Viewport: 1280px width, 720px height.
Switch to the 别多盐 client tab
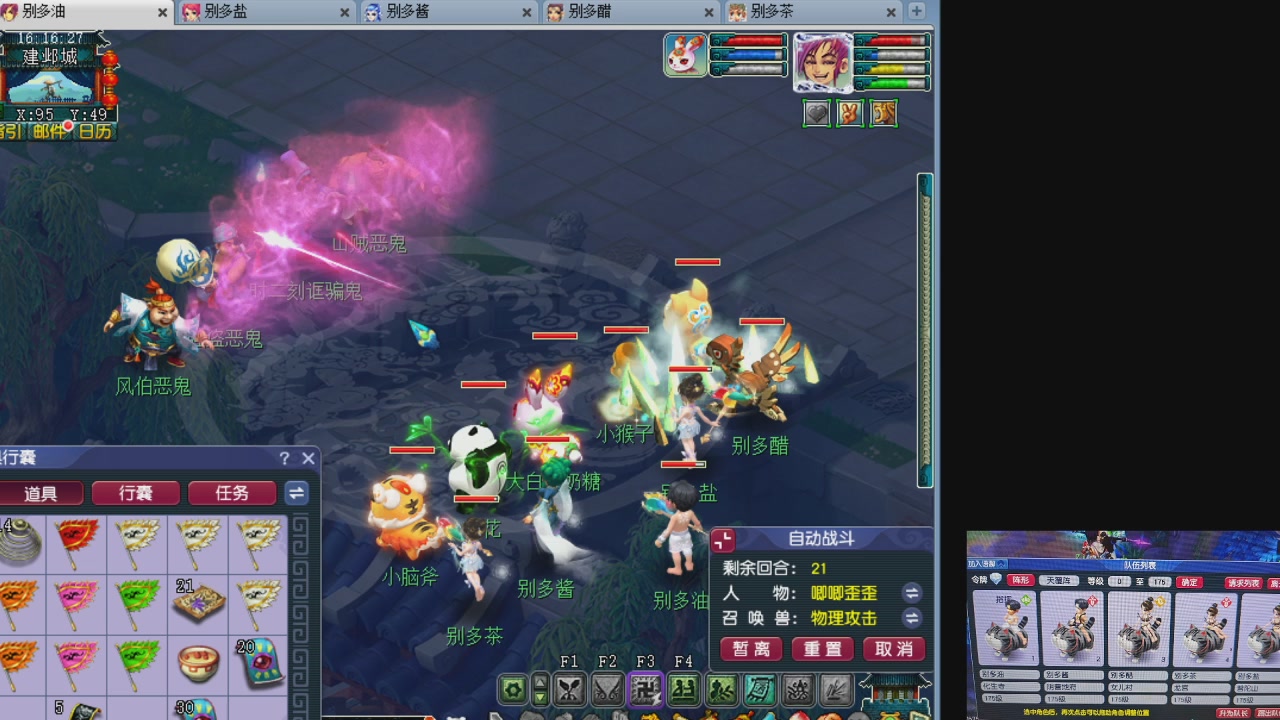[x=230, y=13]
